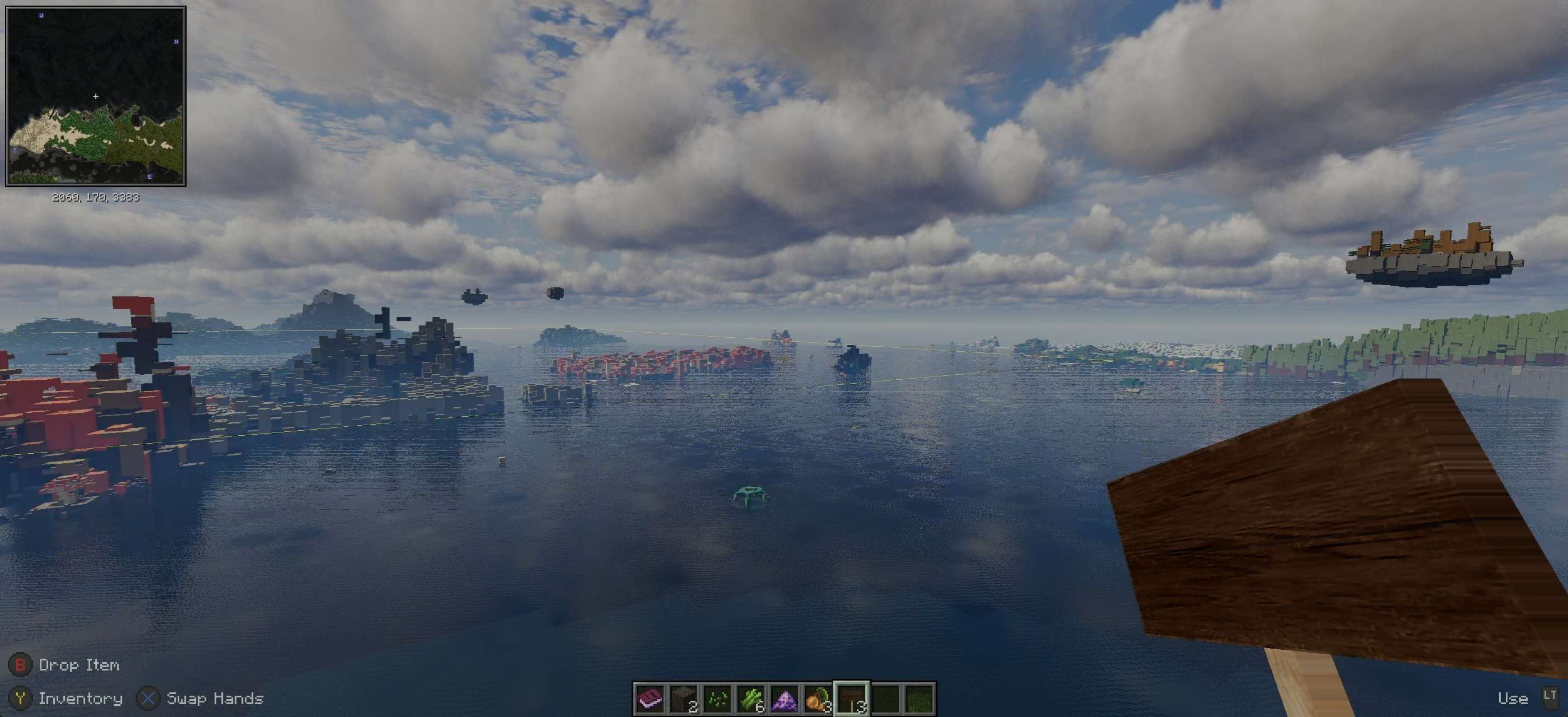Screen dimensions: 1568x717
Task: Select the sugar cane stack slot
Action: (x=751, y=698)
